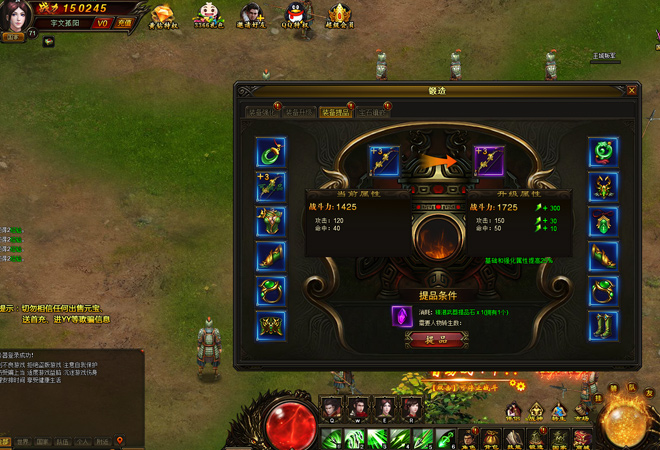Select the boots equipment slot
Screen dimensions: 660x450
(x=603, y=325)
